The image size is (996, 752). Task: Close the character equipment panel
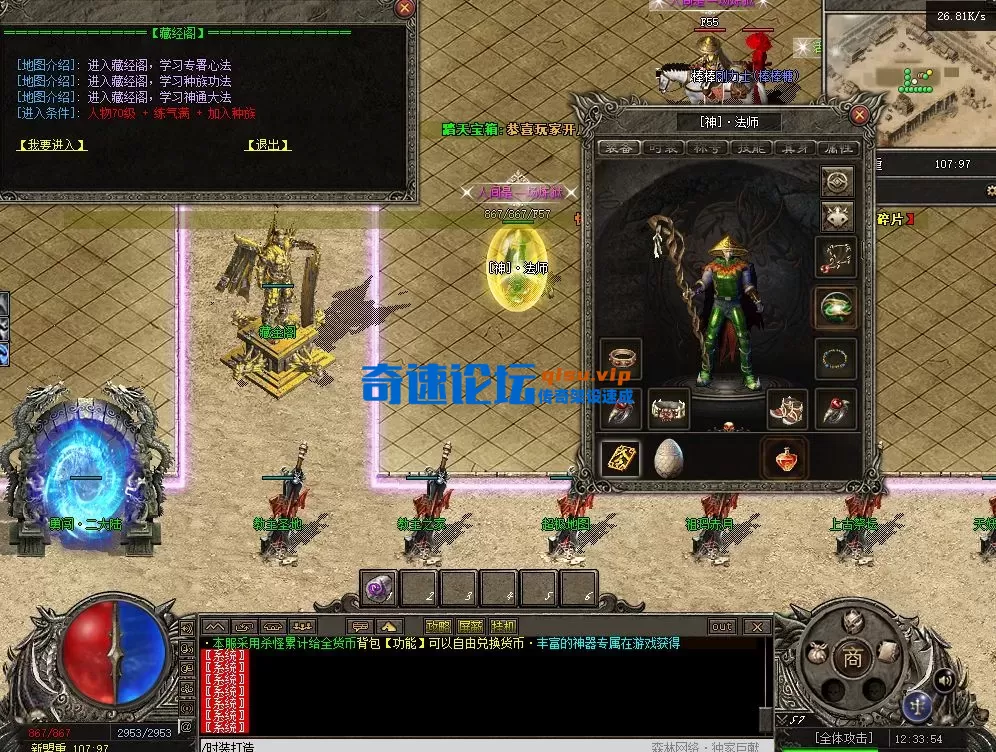[858, 115]
